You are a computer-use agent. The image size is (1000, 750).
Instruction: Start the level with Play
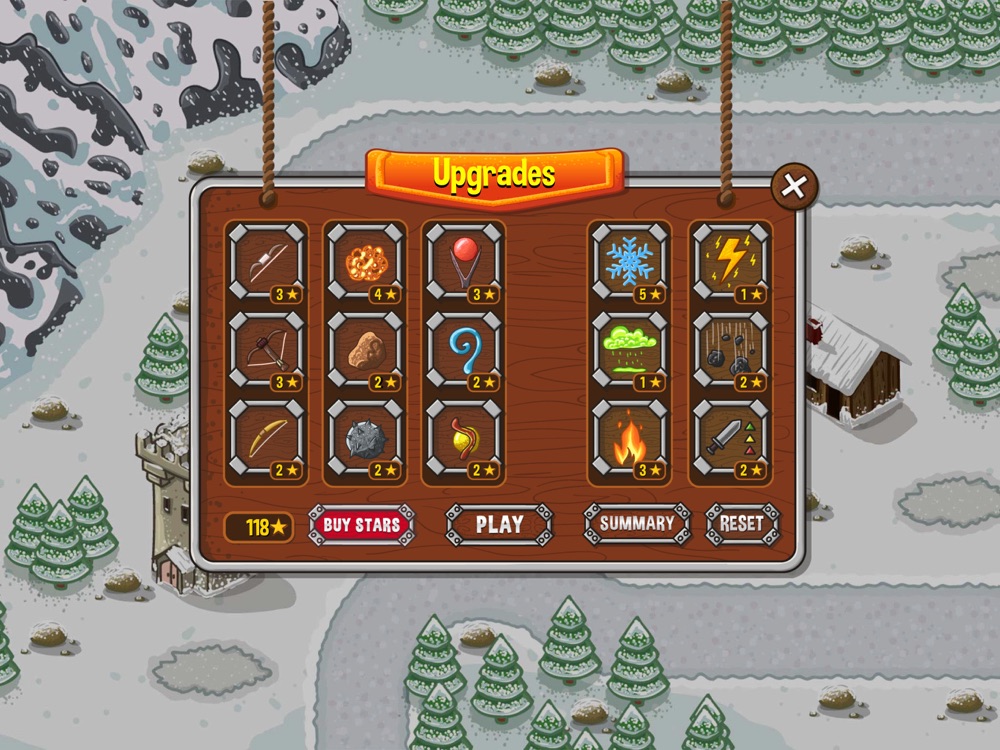(x=499, y=525)
